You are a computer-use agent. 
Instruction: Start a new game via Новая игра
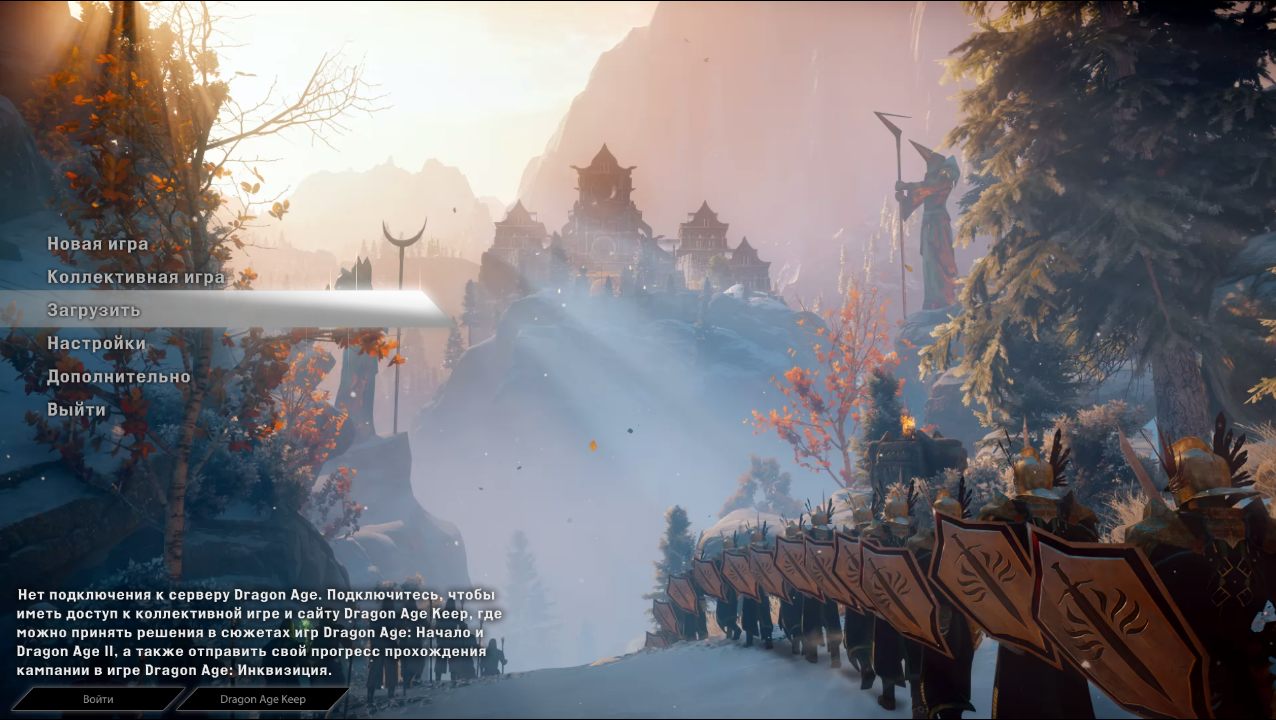coord(97,244)
